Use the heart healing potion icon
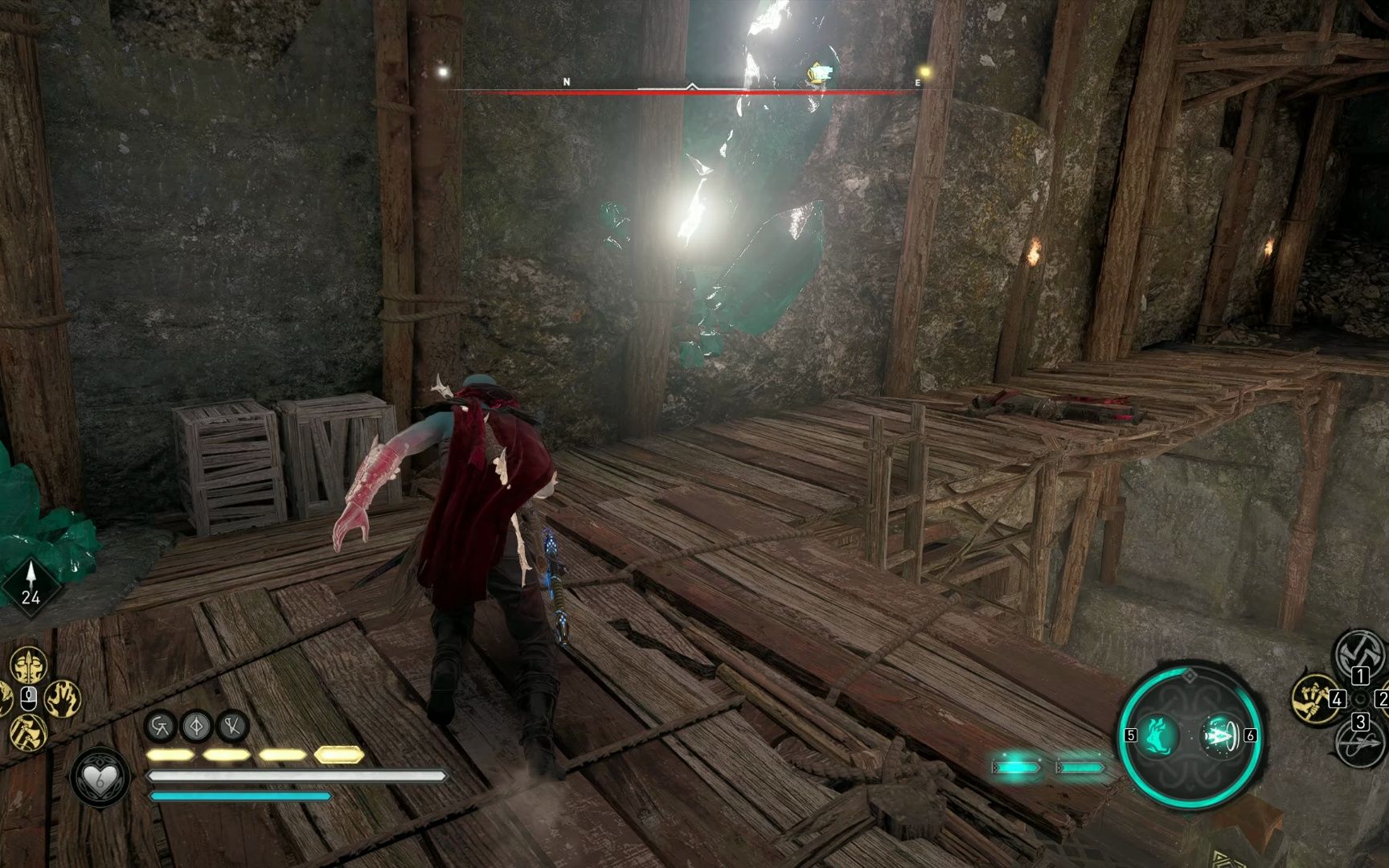Viewport: 1389px width, 868px height. click(100, 776)
